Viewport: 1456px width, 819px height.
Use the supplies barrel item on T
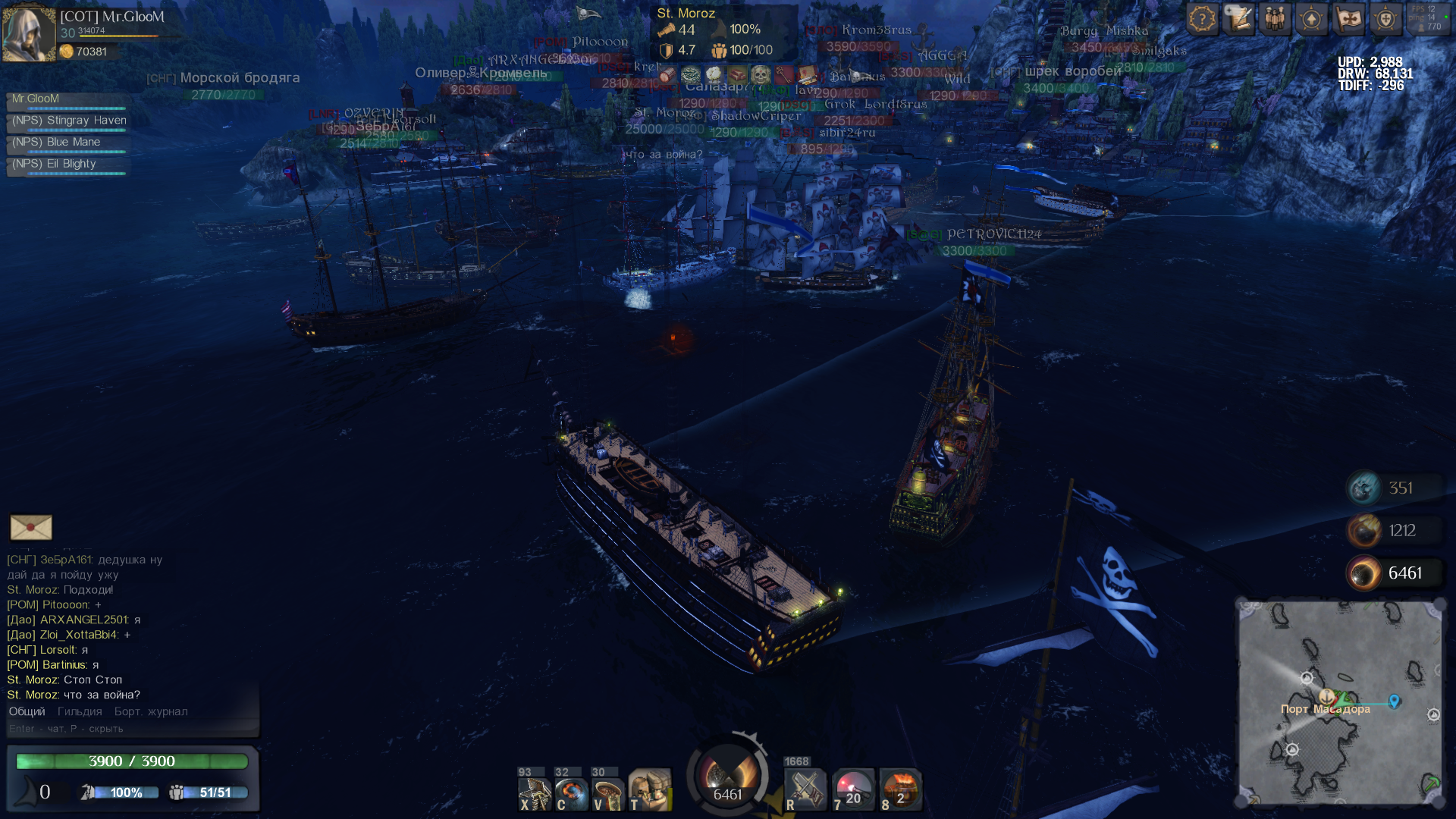[x=650, y=792]
